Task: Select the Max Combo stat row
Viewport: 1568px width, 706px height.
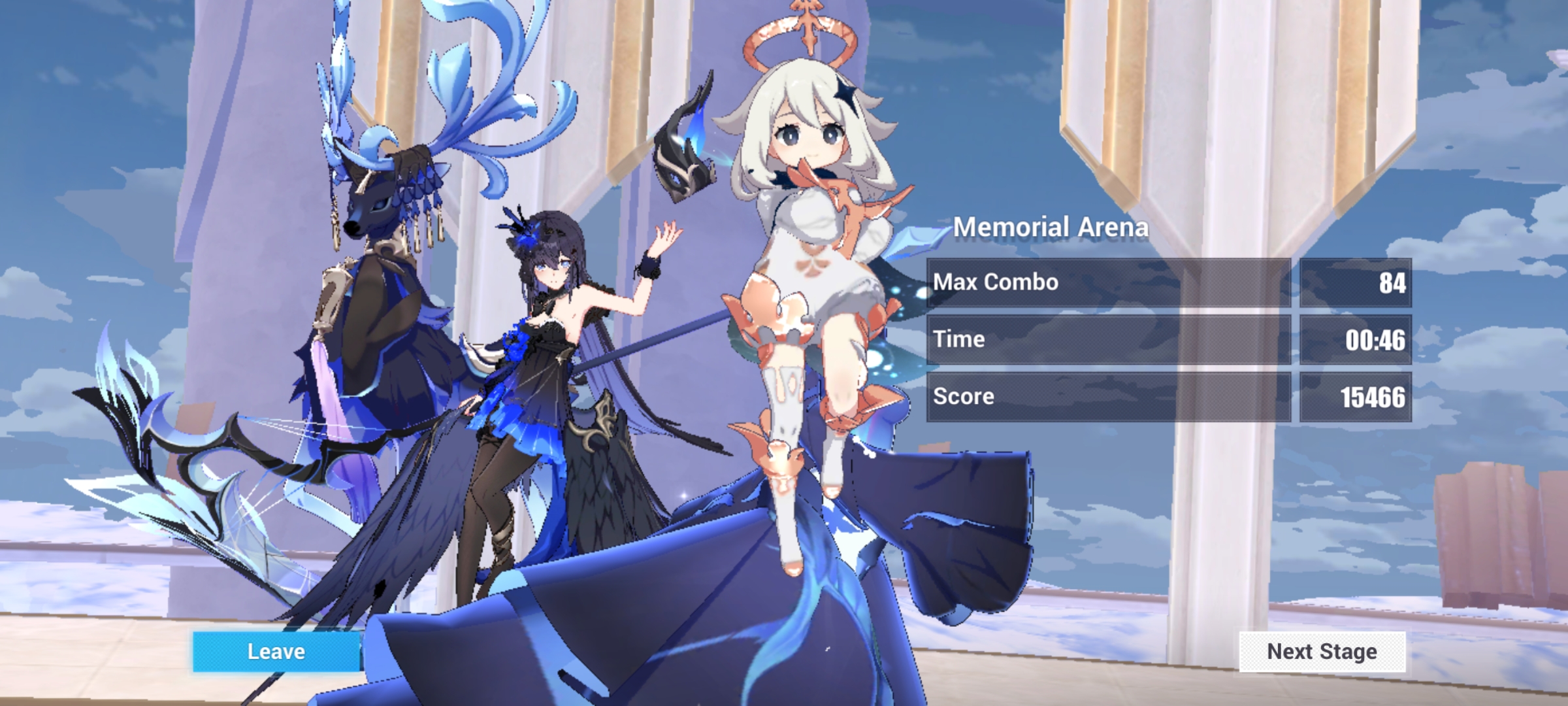Action: [1111, 282]
